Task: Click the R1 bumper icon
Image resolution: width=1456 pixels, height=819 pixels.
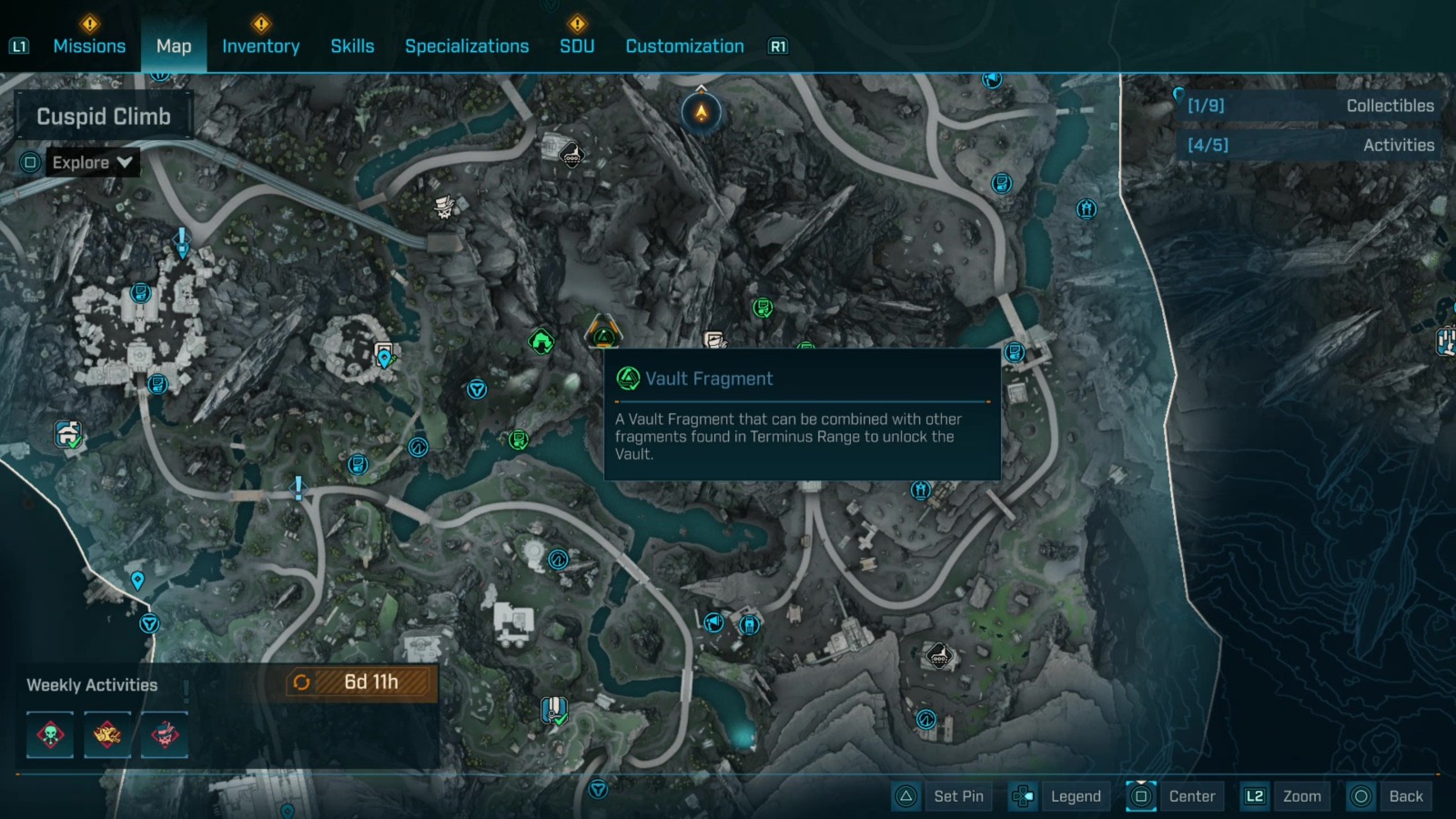Action: (777, 45)
